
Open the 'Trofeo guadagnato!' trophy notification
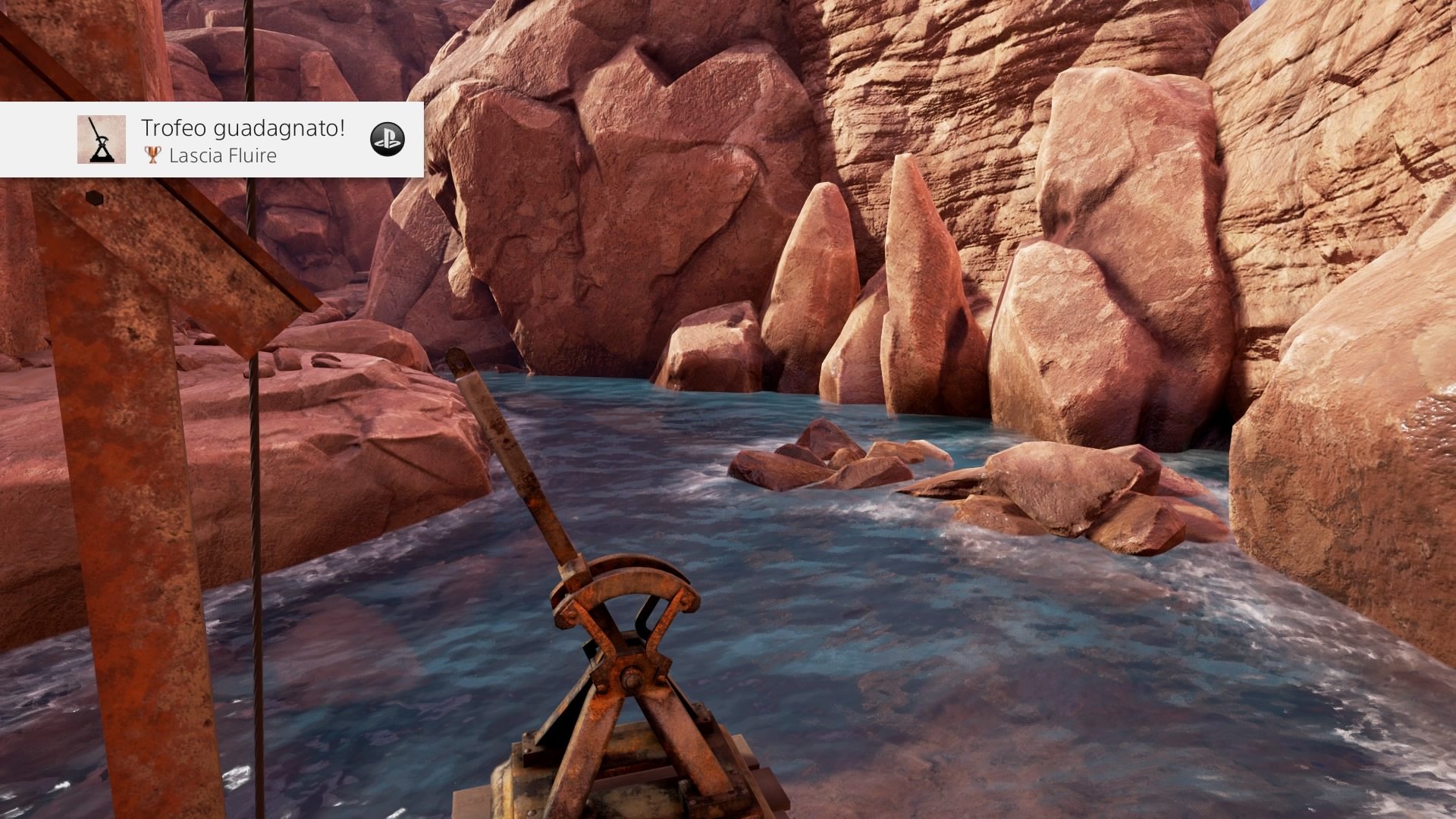click(x=243, y=140)
